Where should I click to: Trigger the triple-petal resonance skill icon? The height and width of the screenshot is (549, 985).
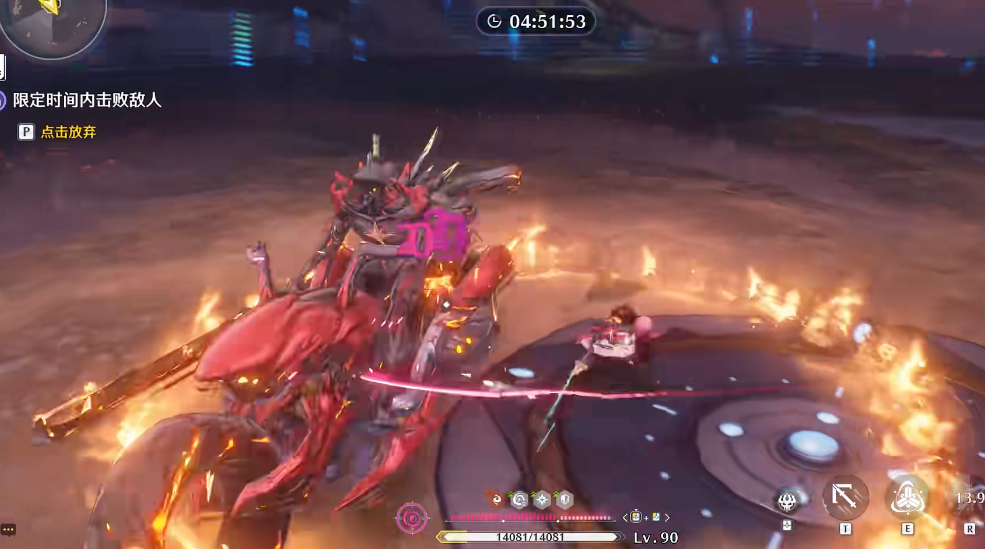coord(908,496)
